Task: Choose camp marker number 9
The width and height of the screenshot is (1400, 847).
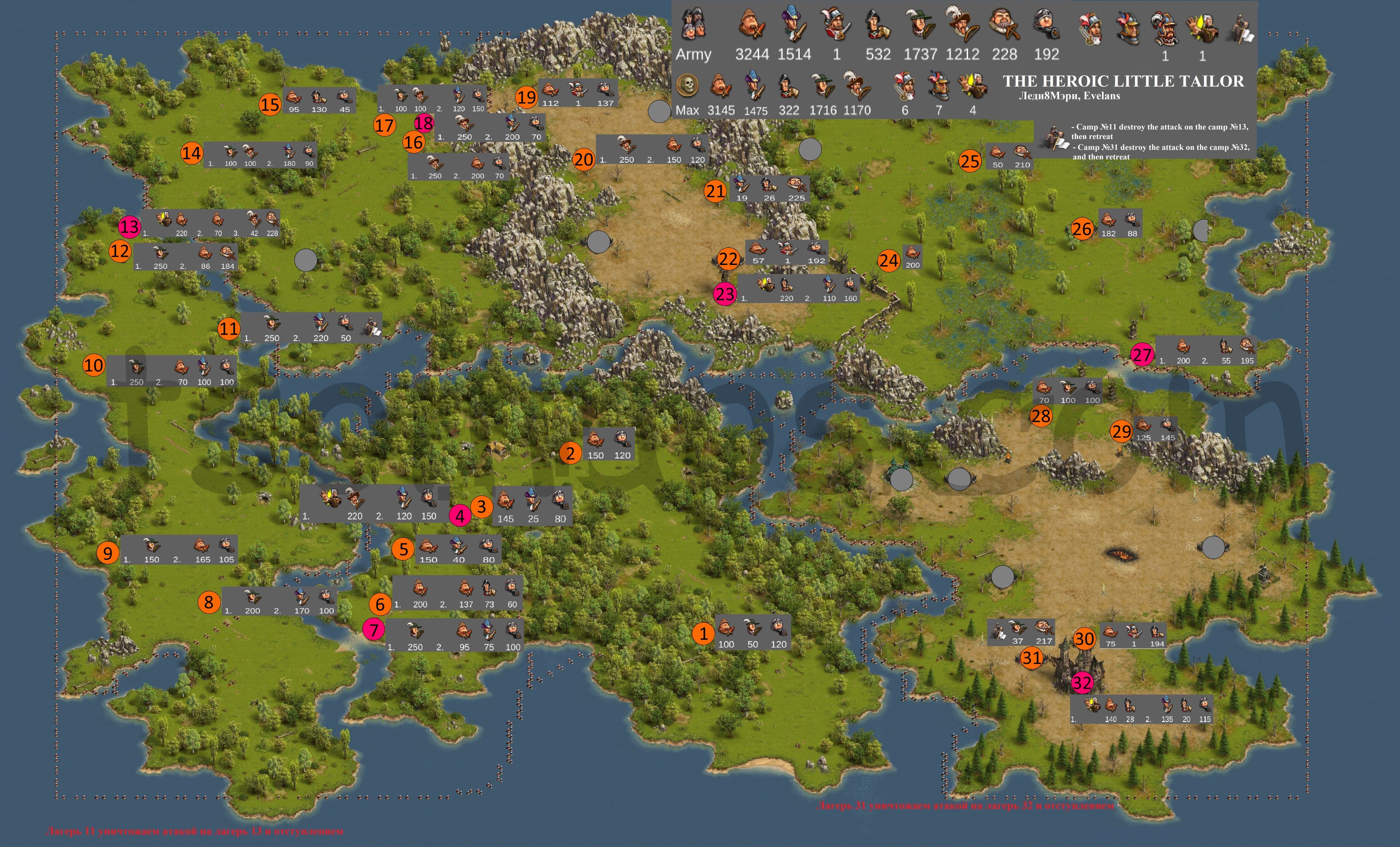Action: click(107, 552)
